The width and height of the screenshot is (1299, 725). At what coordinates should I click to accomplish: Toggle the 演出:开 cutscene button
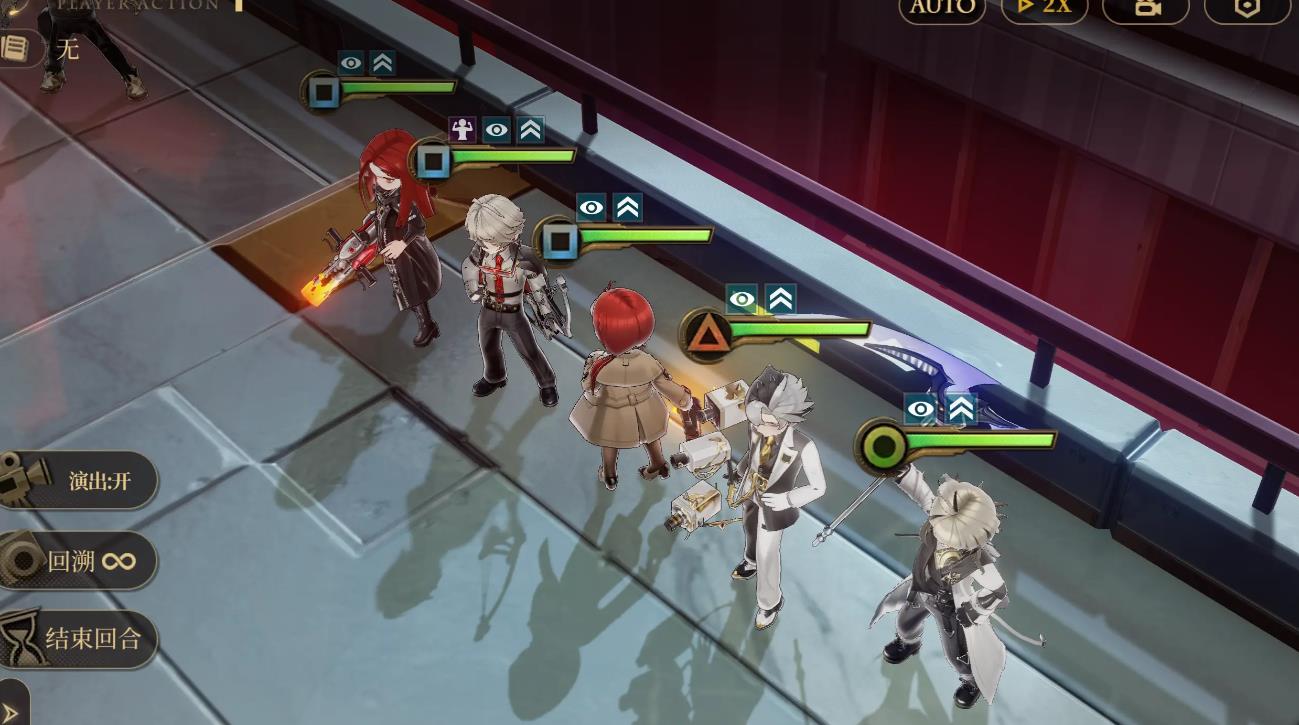click(x=80, y=480)
